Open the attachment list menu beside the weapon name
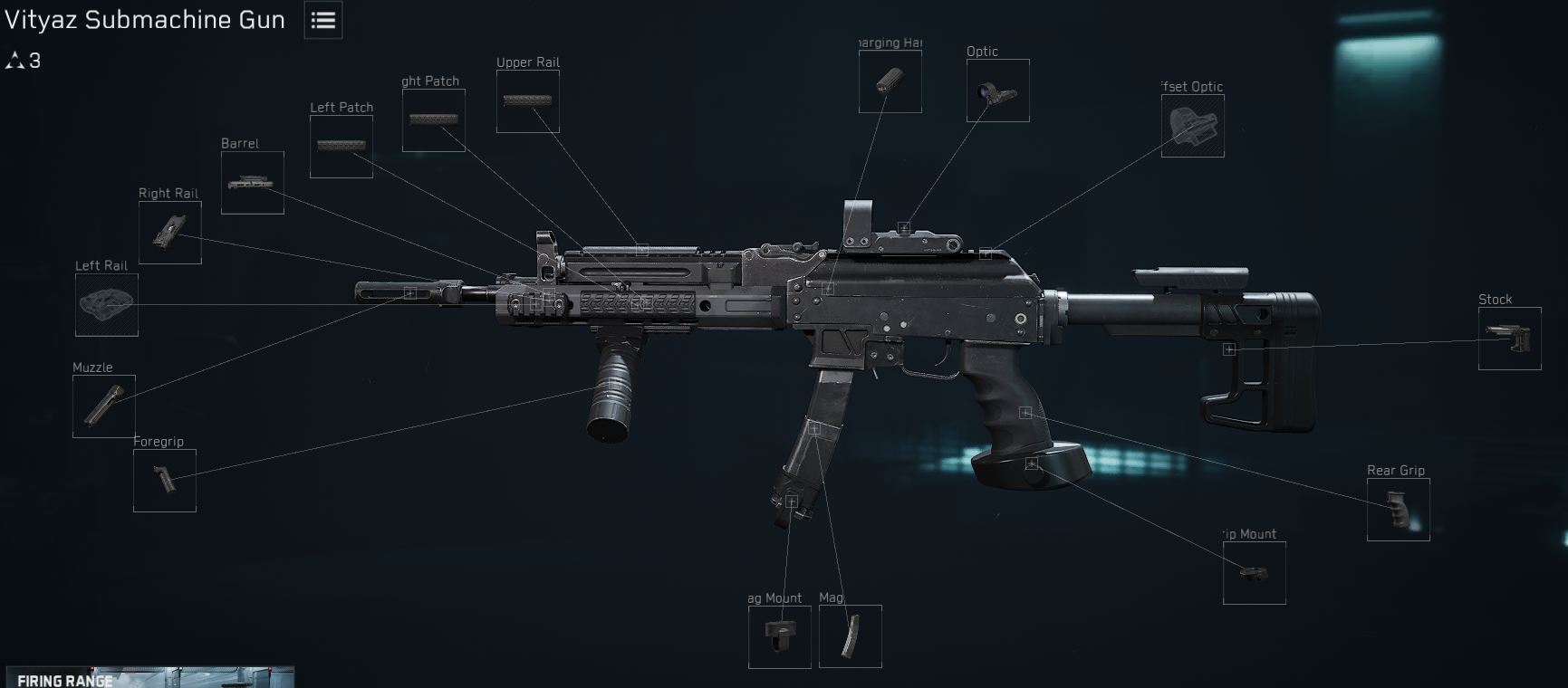The width and height of the screenshot is (1568, 688). 322,20
